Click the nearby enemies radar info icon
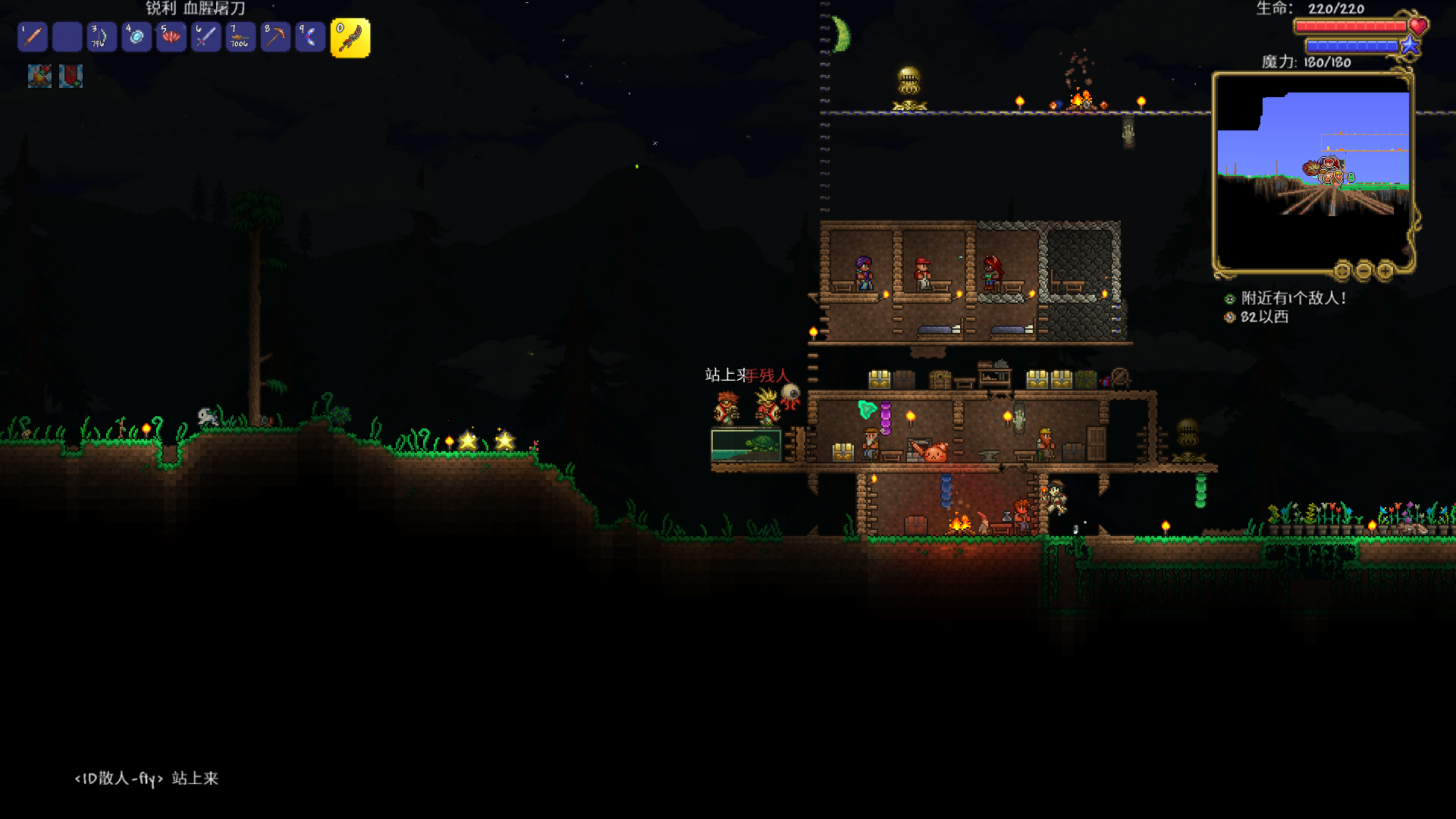This screenshot has width=1456, height=819. 1230,299
